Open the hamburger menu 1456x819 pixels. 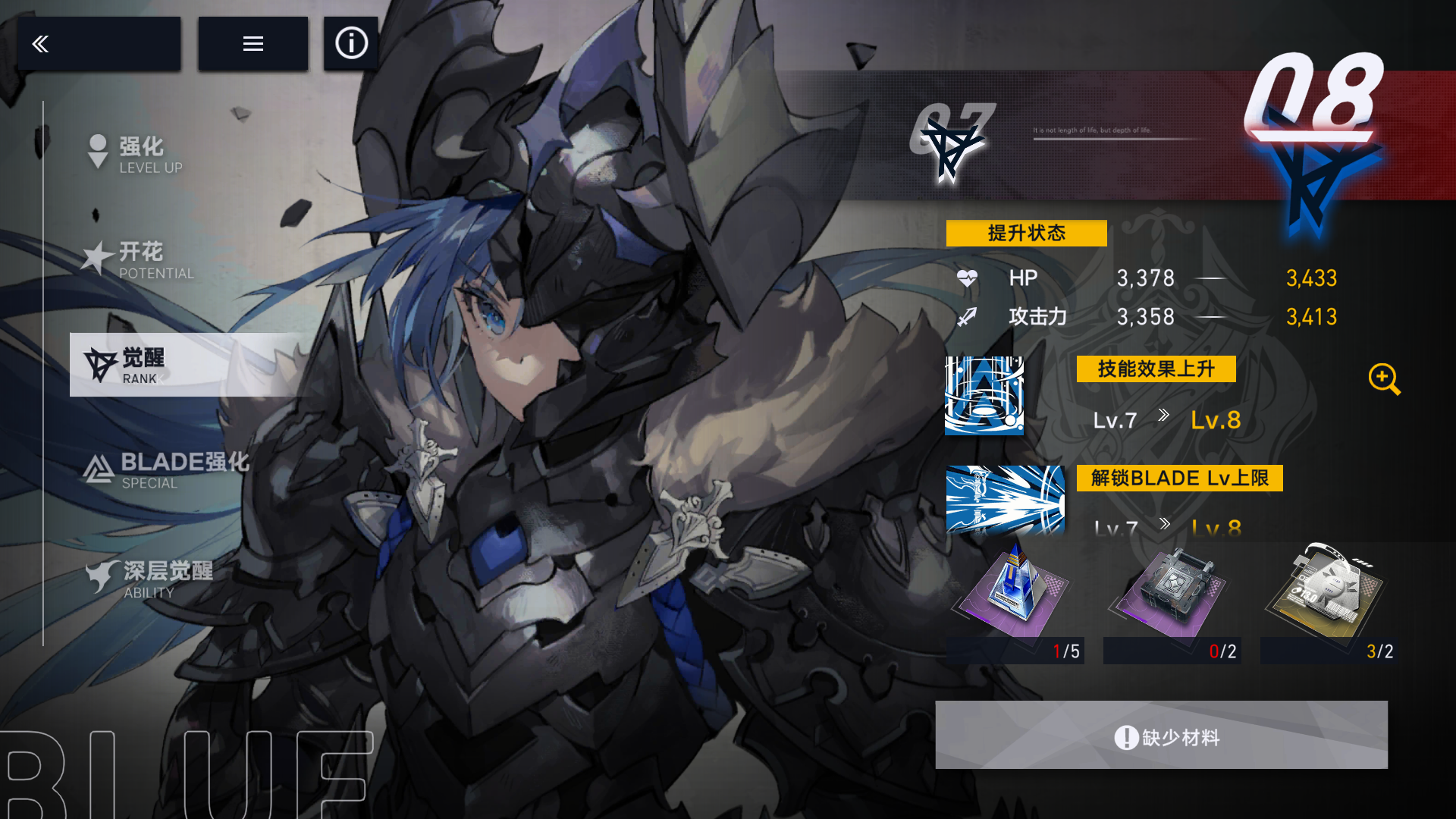tap(253, 44)
